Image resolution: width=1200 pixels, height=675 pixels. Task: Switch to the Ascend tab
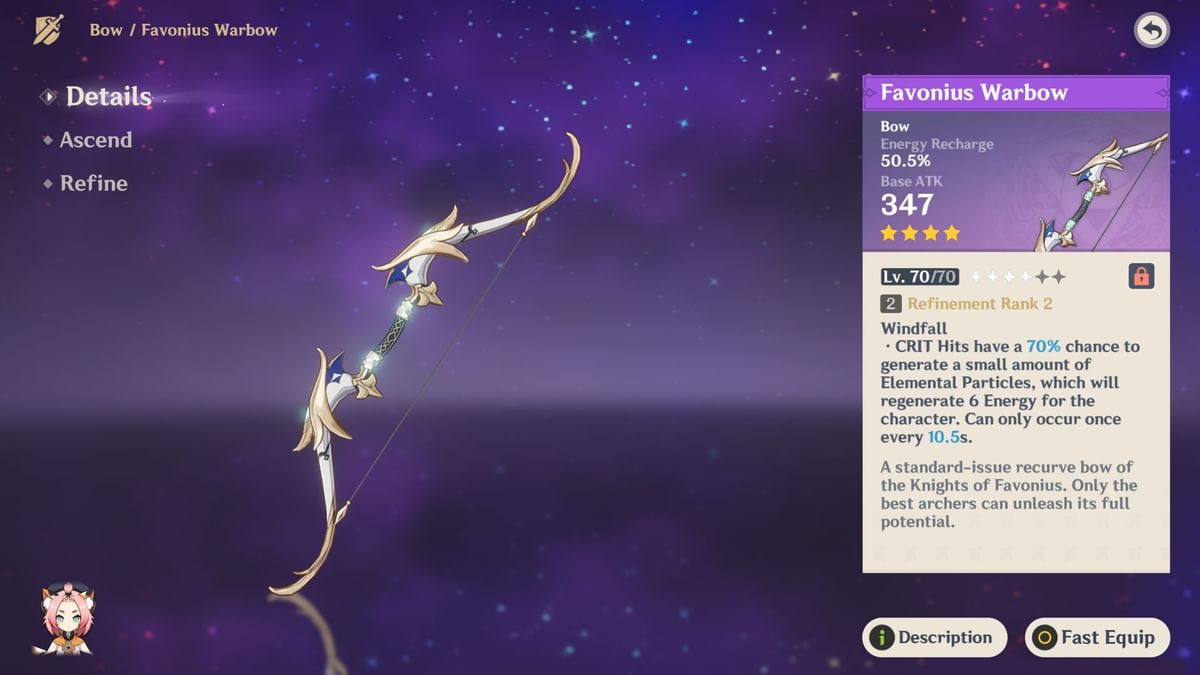(95, 140)
